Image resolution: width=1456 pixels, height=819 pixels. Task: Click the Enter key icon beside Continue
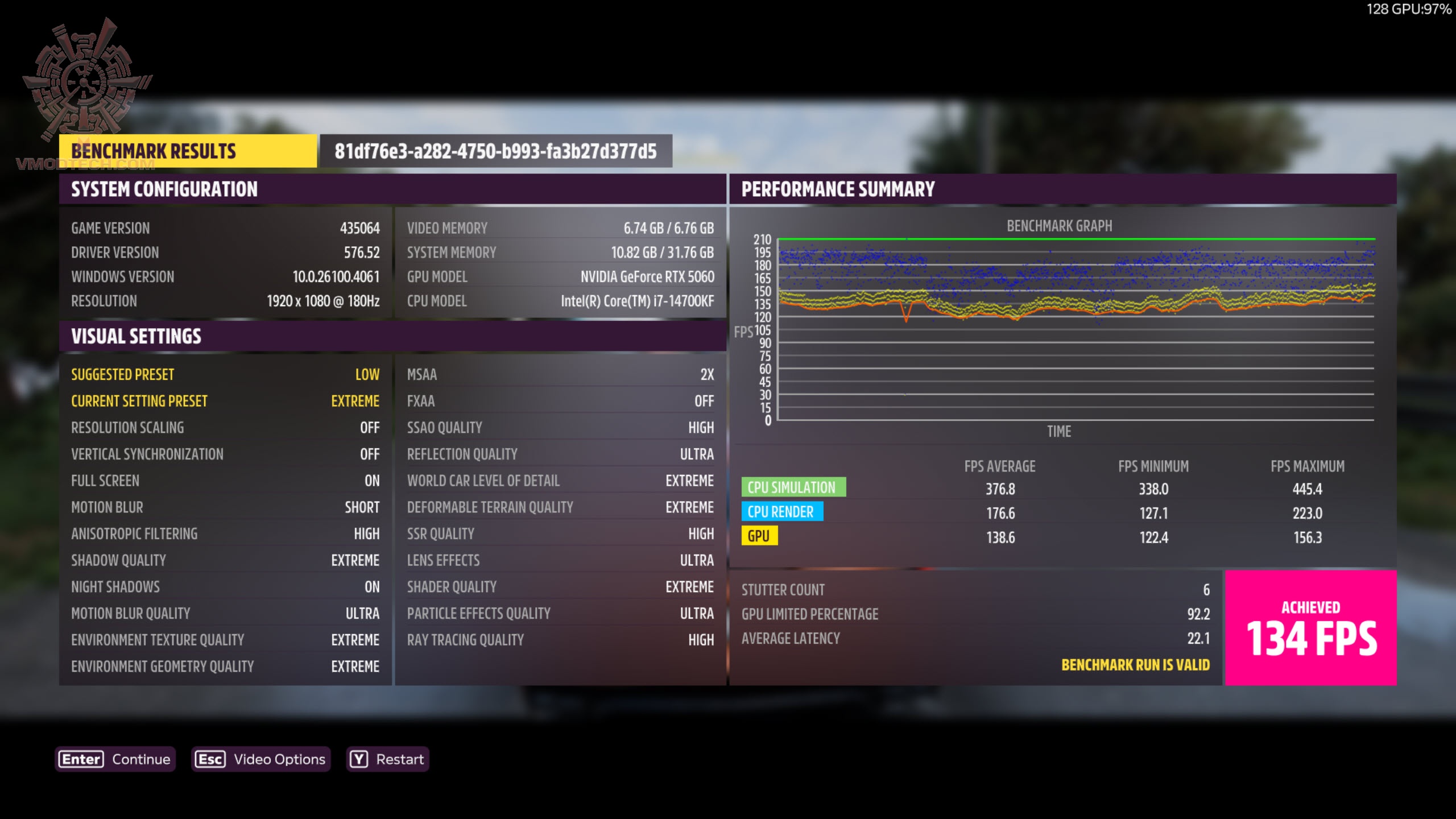pos(80,759)
